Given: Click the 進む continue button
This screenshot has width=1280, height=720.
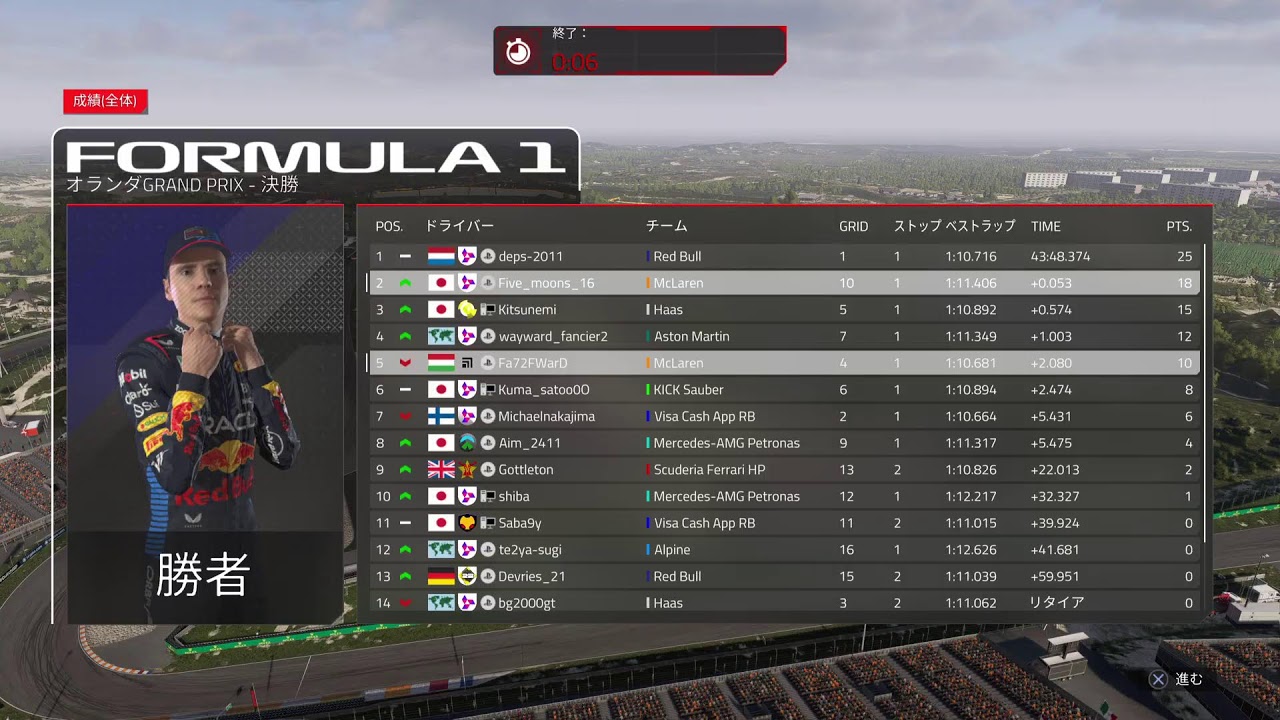Looking at the screenshot, I should 1176,679.
